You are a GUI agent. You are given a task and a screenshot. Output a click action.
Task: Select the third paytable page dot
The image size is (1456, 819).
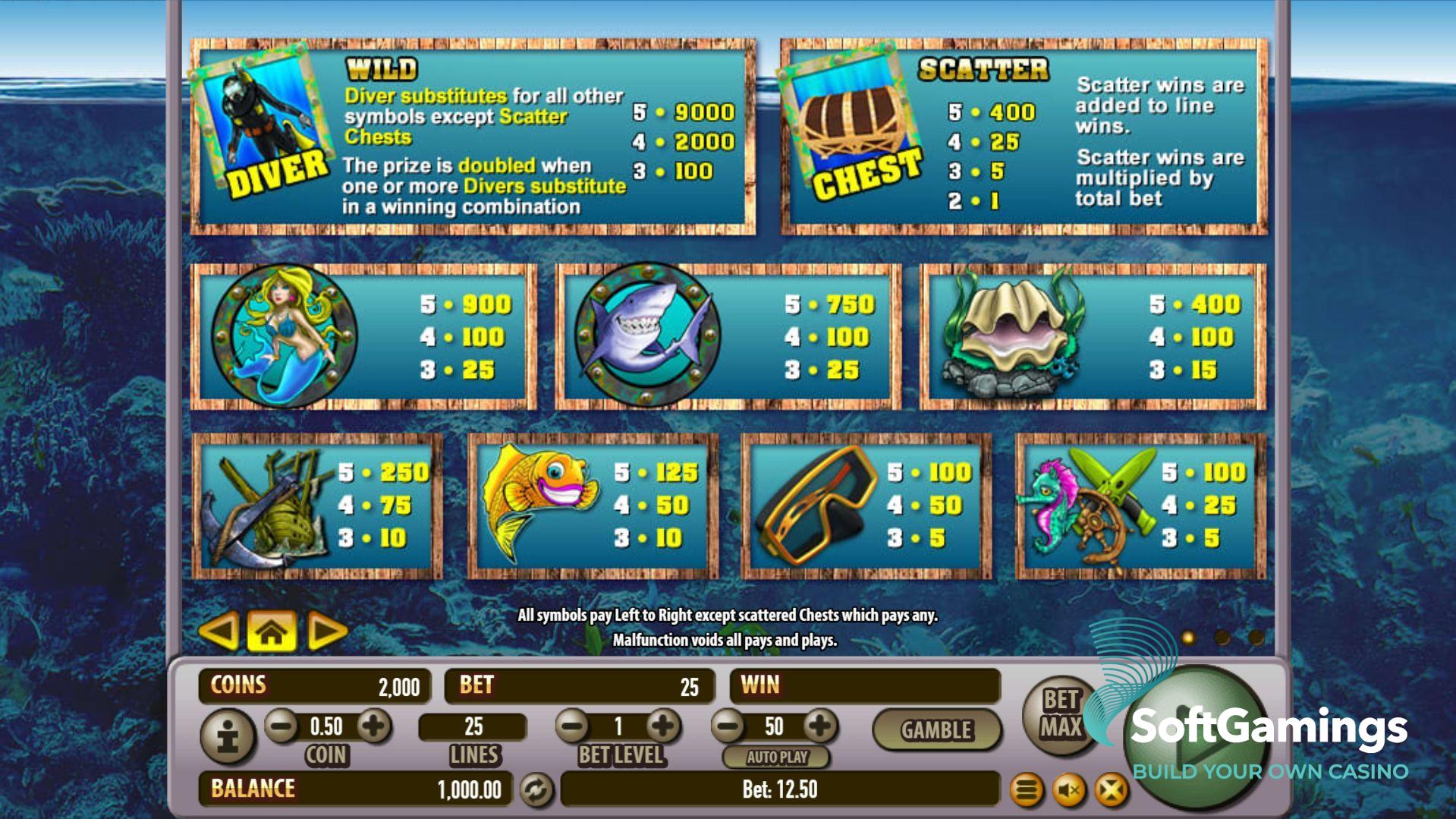(1256, 638)
